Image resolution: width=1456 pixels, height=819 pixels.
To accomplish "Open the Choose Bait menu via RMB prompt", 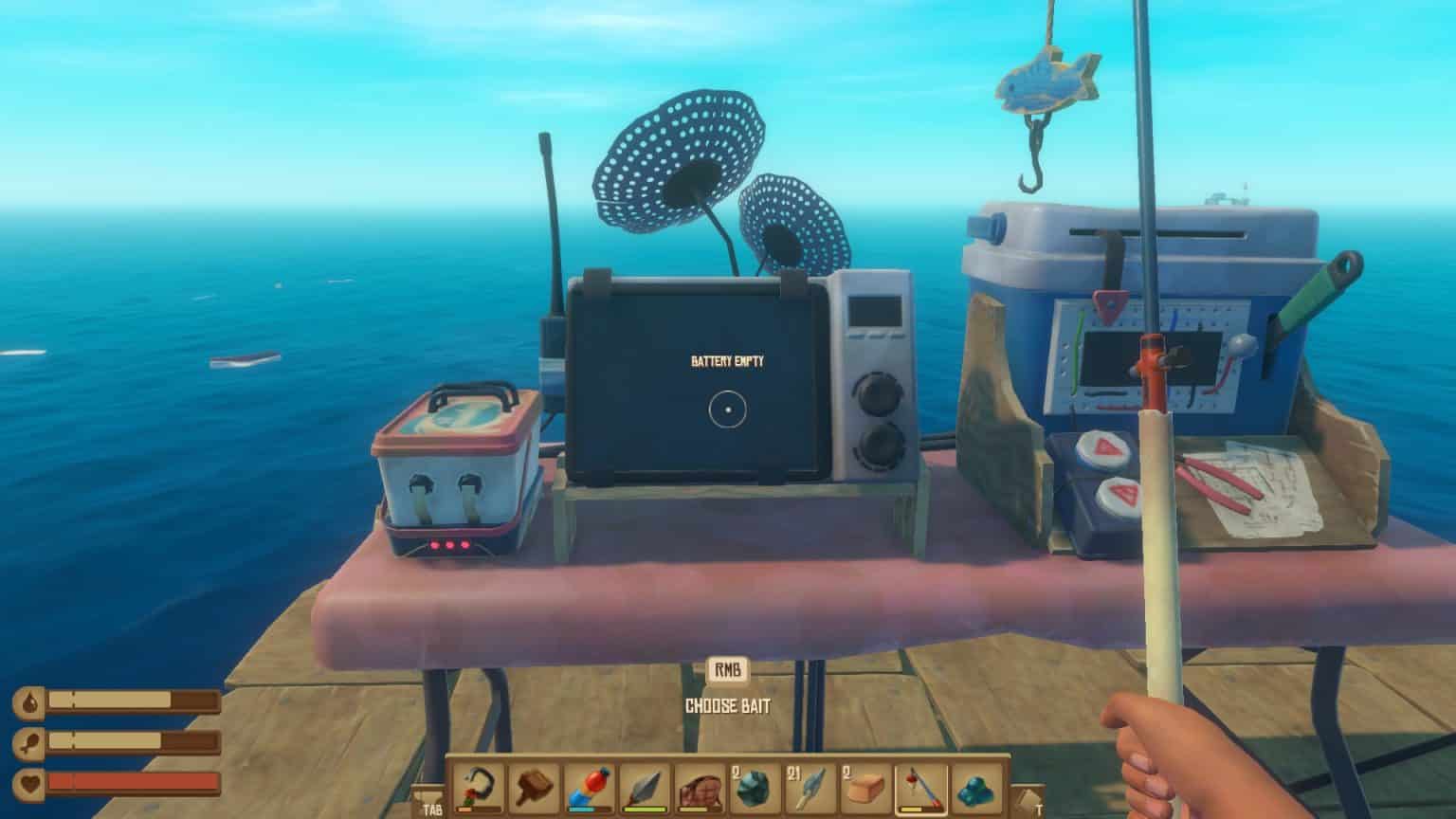I will pyautogui.click(x=730, y=703).
